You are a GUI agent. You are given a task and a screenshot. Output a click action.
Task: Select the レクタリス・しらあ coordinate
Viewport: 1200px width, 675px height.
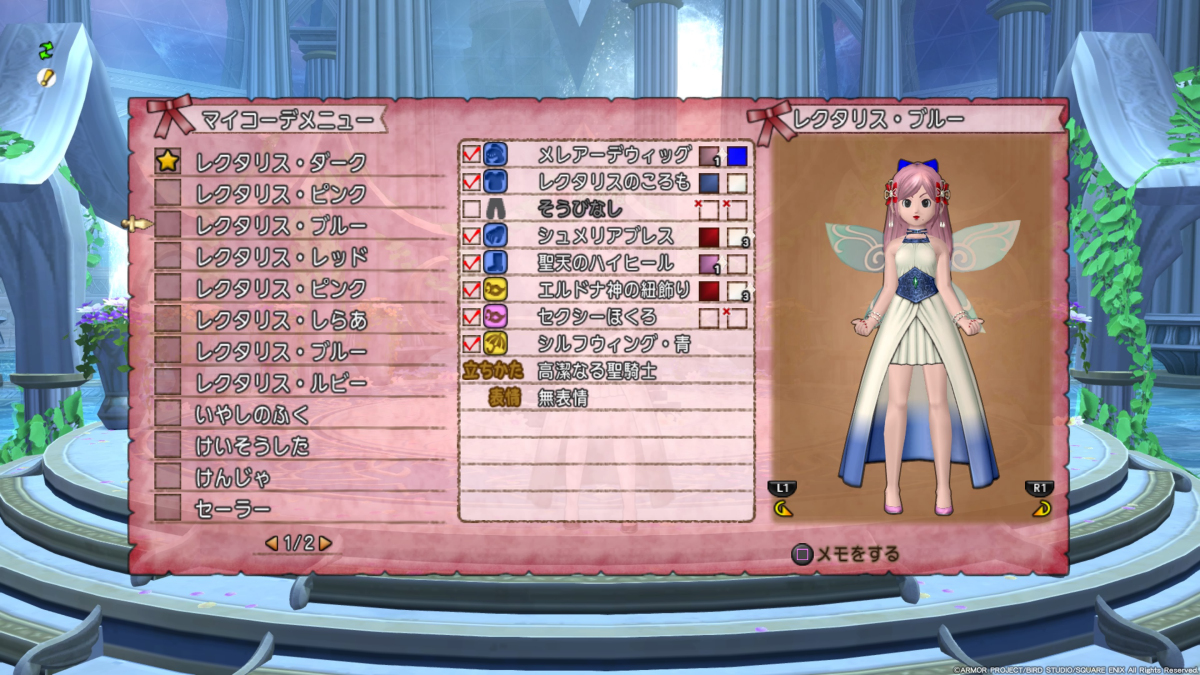coord(281,320)
